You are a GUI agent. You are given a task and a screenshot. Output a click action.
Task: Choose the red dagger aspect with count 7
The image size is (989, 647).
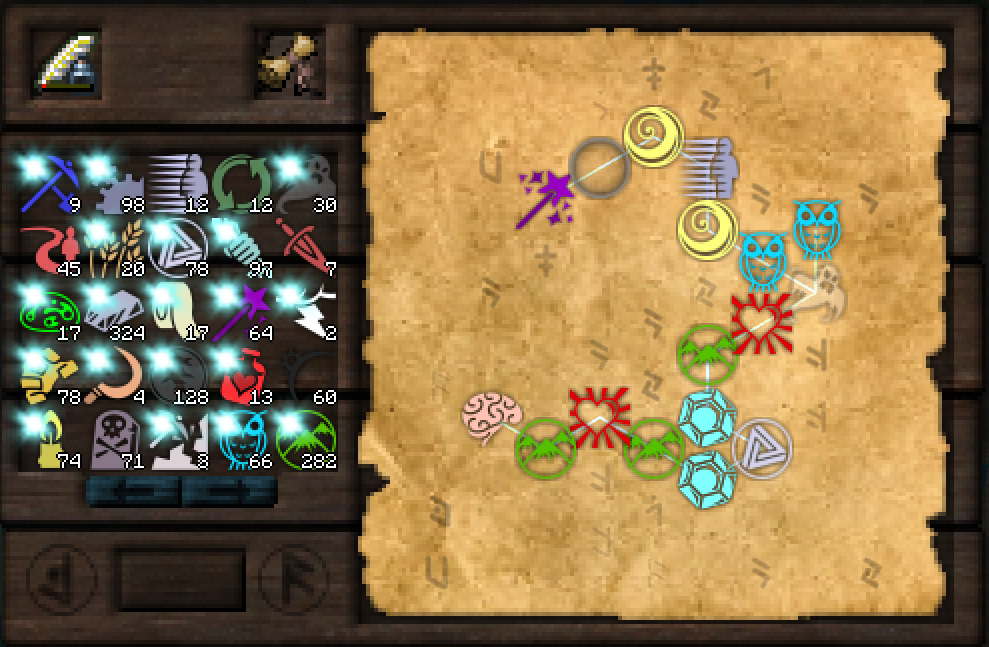(305, 247)
